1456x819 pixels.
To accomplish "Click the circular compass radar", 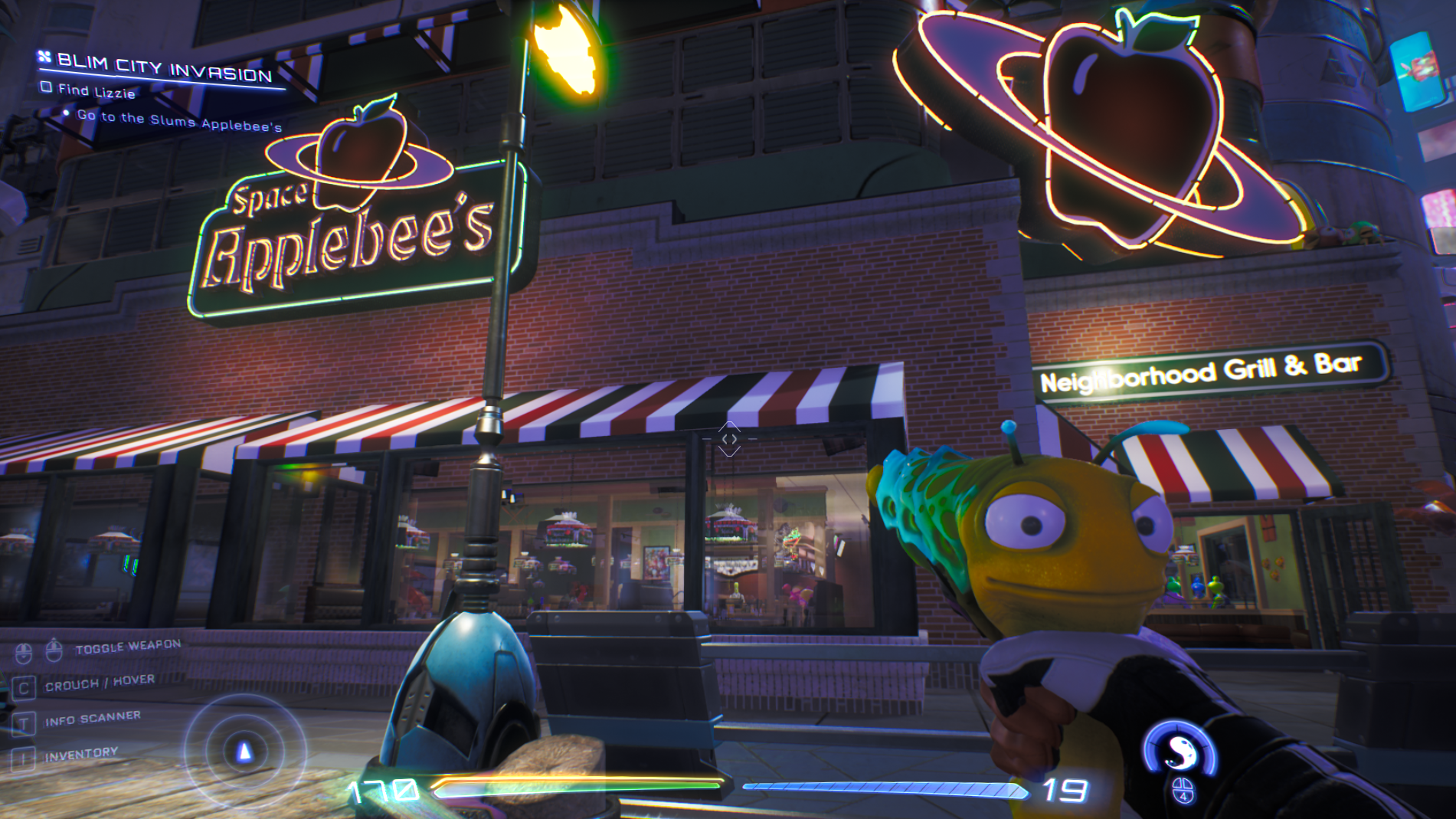I will tap(244, 751).
